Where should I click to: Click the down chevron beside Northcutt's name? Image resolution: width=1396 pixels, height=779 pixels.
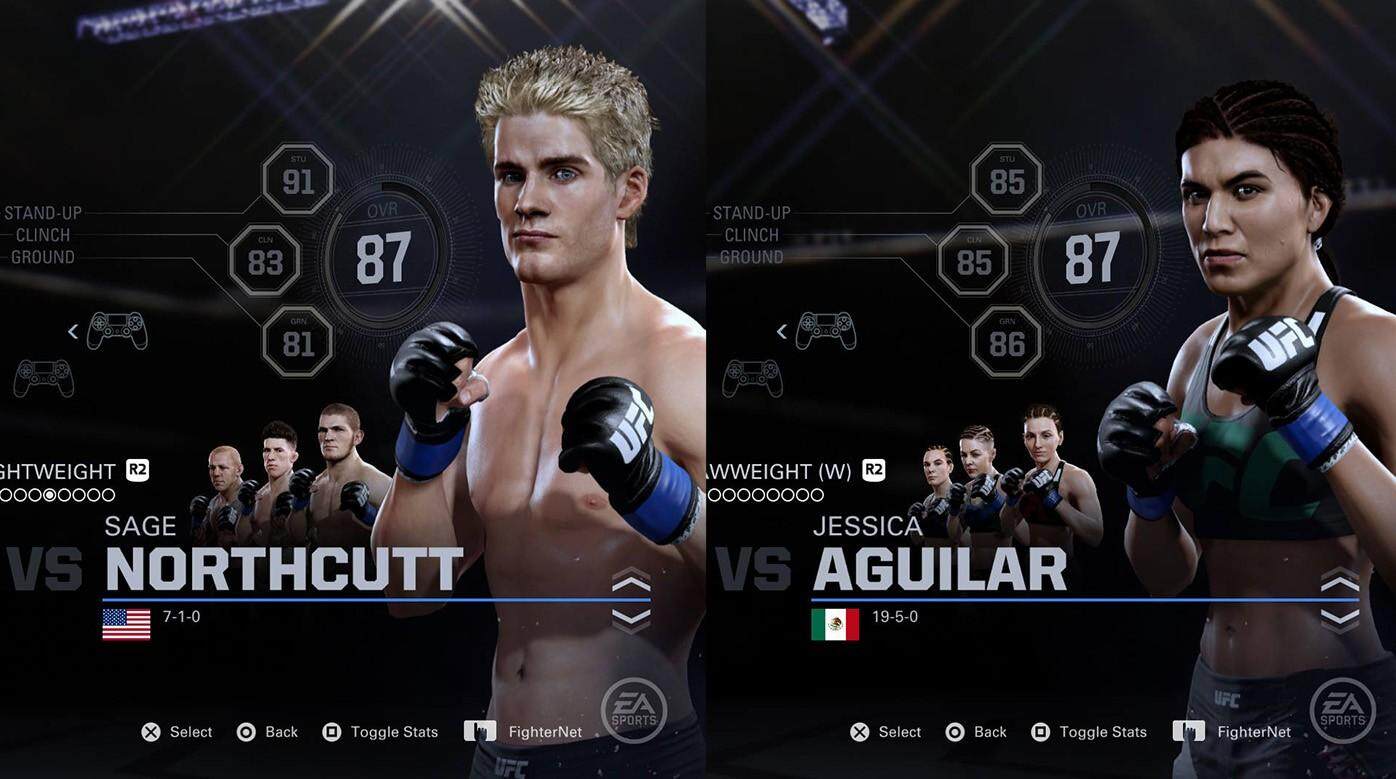click(x=631, y=619)
